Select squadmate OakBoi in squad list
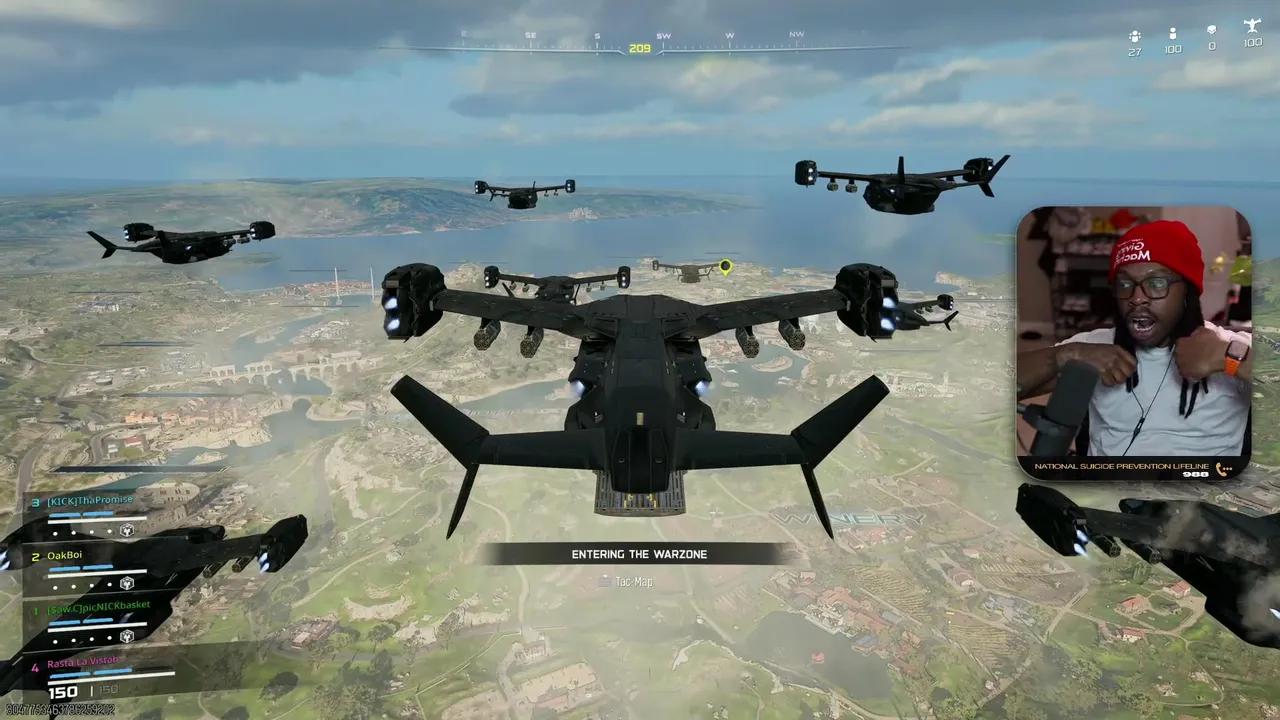 [64, 556]
